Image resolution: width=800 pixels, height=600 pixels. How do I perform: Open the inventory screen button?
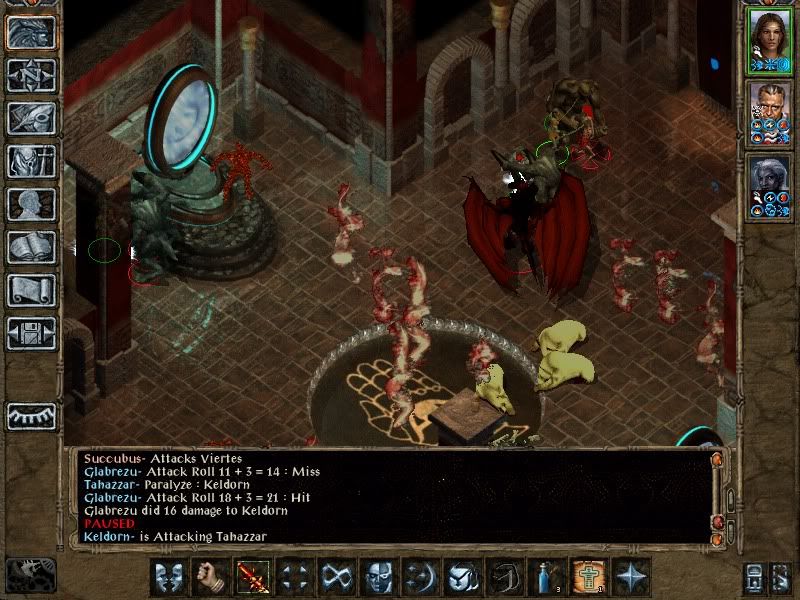tap(31, 161)
